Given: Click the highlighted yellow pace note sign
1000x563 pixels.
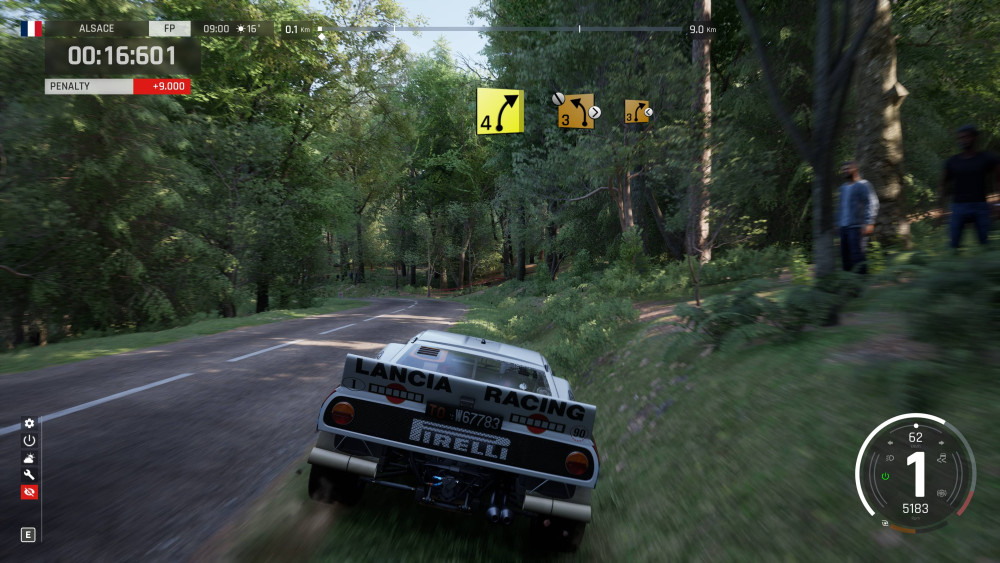Looking at the screenshot, I should point(500,111).
